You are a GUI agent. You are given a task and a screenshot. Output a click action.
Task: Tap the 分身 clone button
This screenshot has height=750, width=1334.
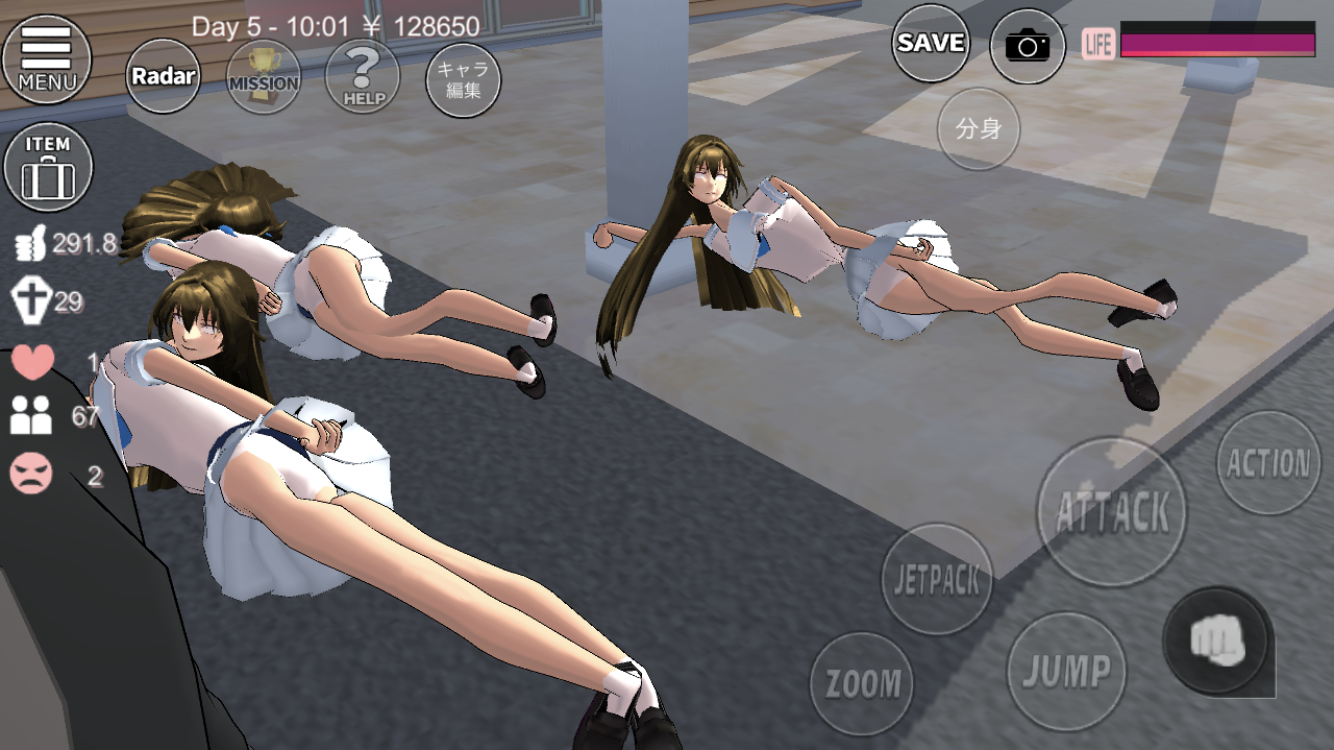point(978,130)
